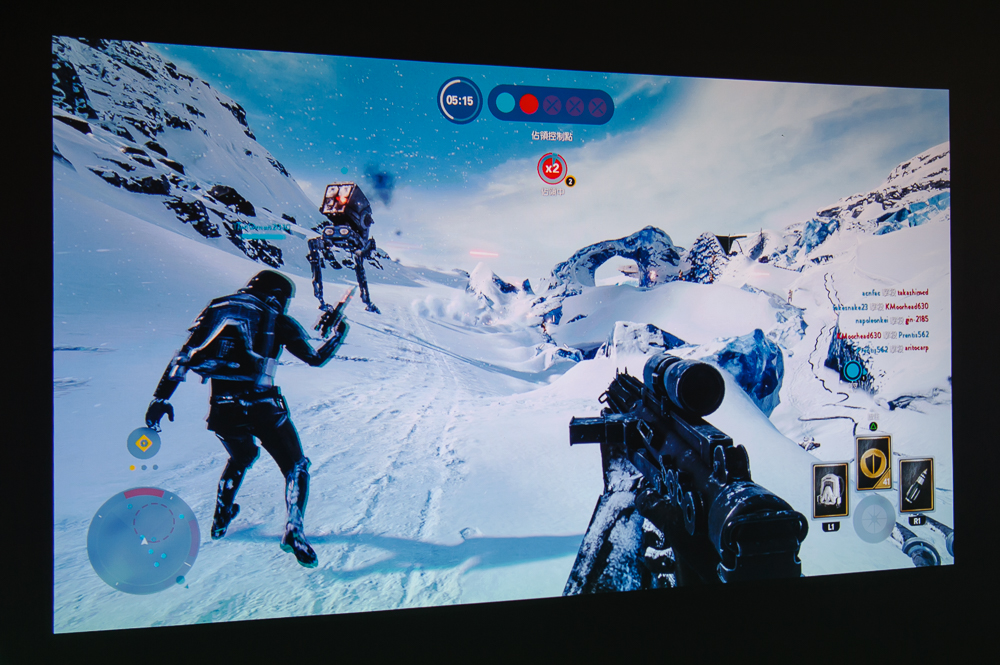Viewport: 1000px width, 665px height.
Task: Click the circular radar minimap
Action: (142, 541)
